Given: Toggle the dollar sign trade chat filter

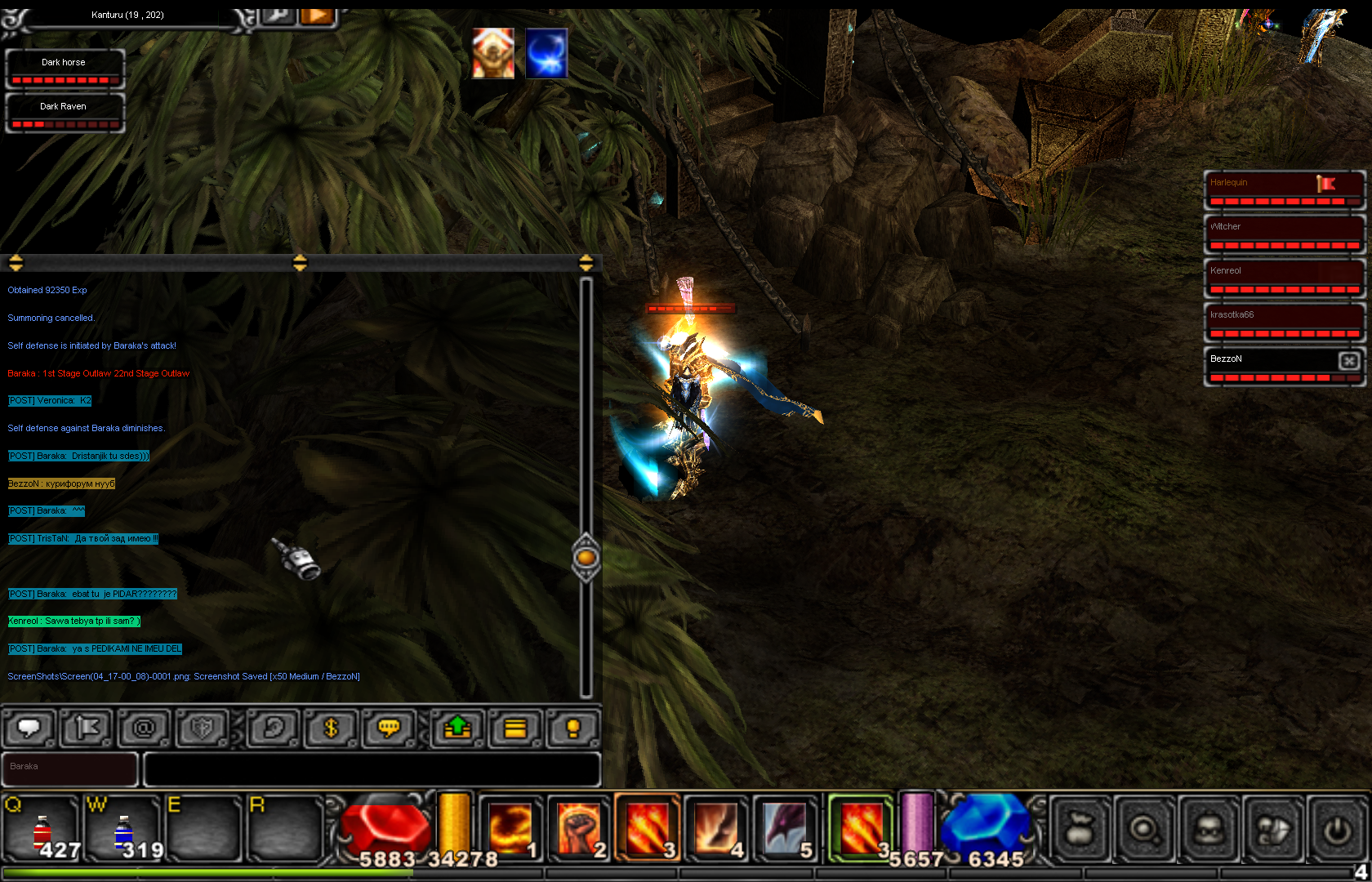Looking at the screenshot, I should 331,727.
